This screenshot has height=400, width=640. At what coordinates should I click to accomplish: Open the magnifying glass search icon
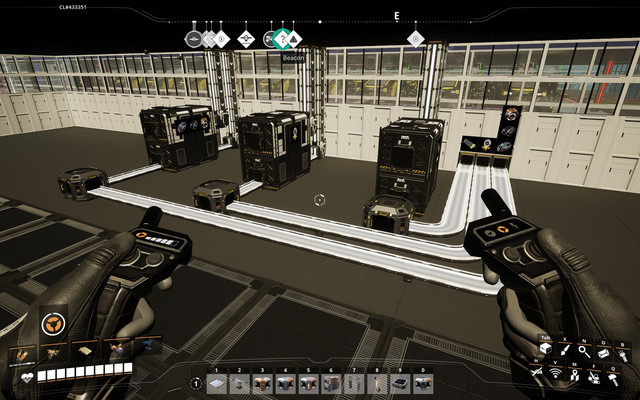(x=584, y=352)
